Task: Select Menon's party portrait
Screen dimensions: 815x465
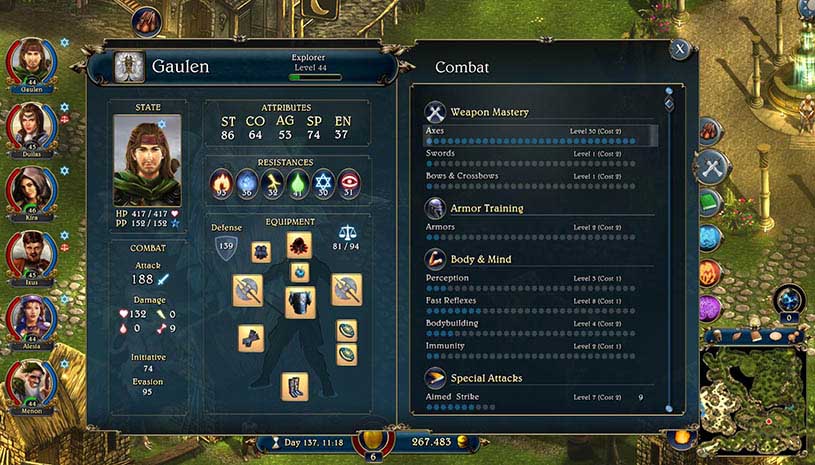Action: (31, 382)
